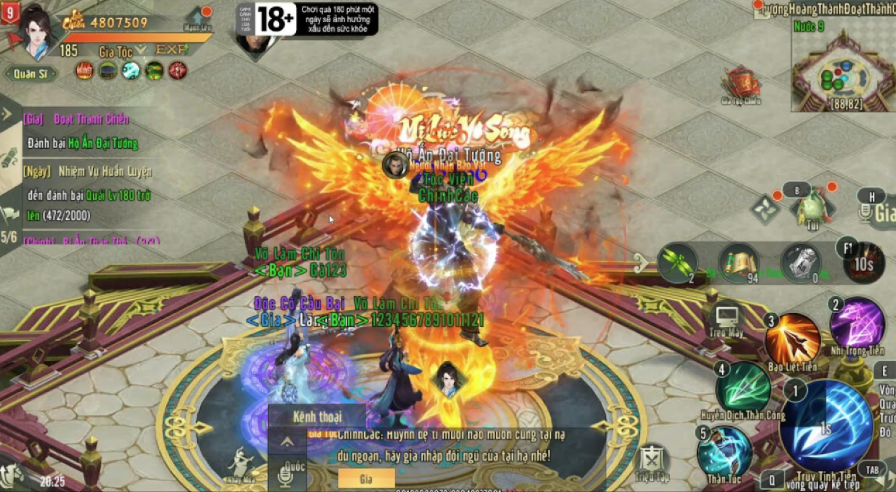Trigger the Truy Tinh Tiễn main attack

(x=825, y=423)
